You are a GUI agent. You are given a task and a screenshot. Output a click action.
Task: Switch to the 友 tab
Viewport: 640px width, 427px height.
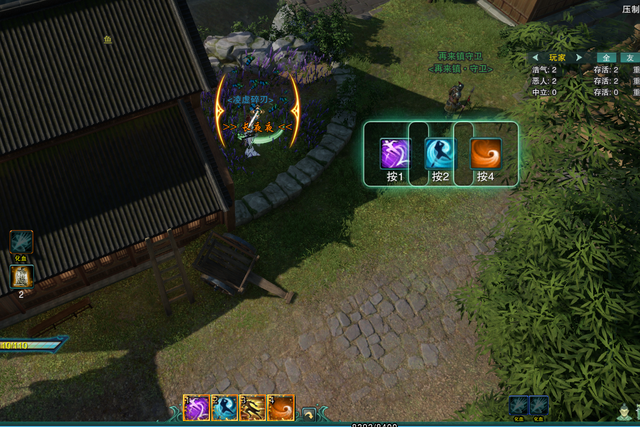tap(631, 58)
